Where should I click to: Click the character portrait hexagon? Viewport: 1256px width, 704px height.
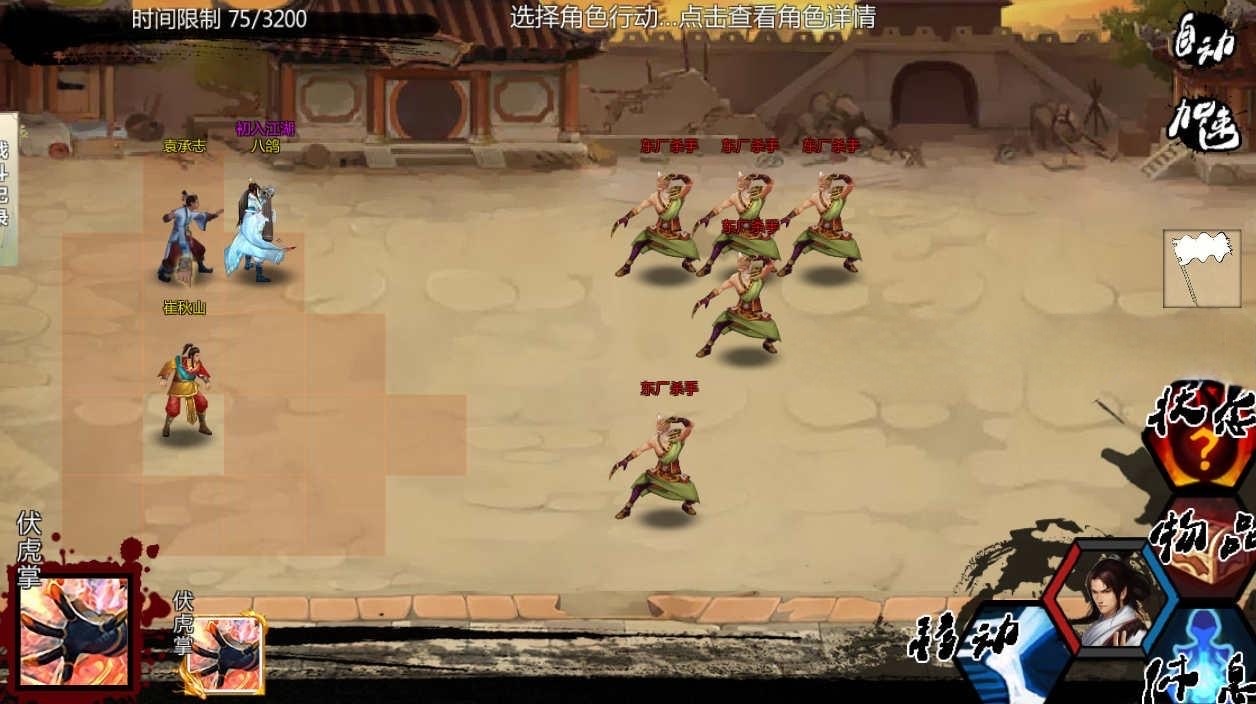click(x=1111, y=598)
